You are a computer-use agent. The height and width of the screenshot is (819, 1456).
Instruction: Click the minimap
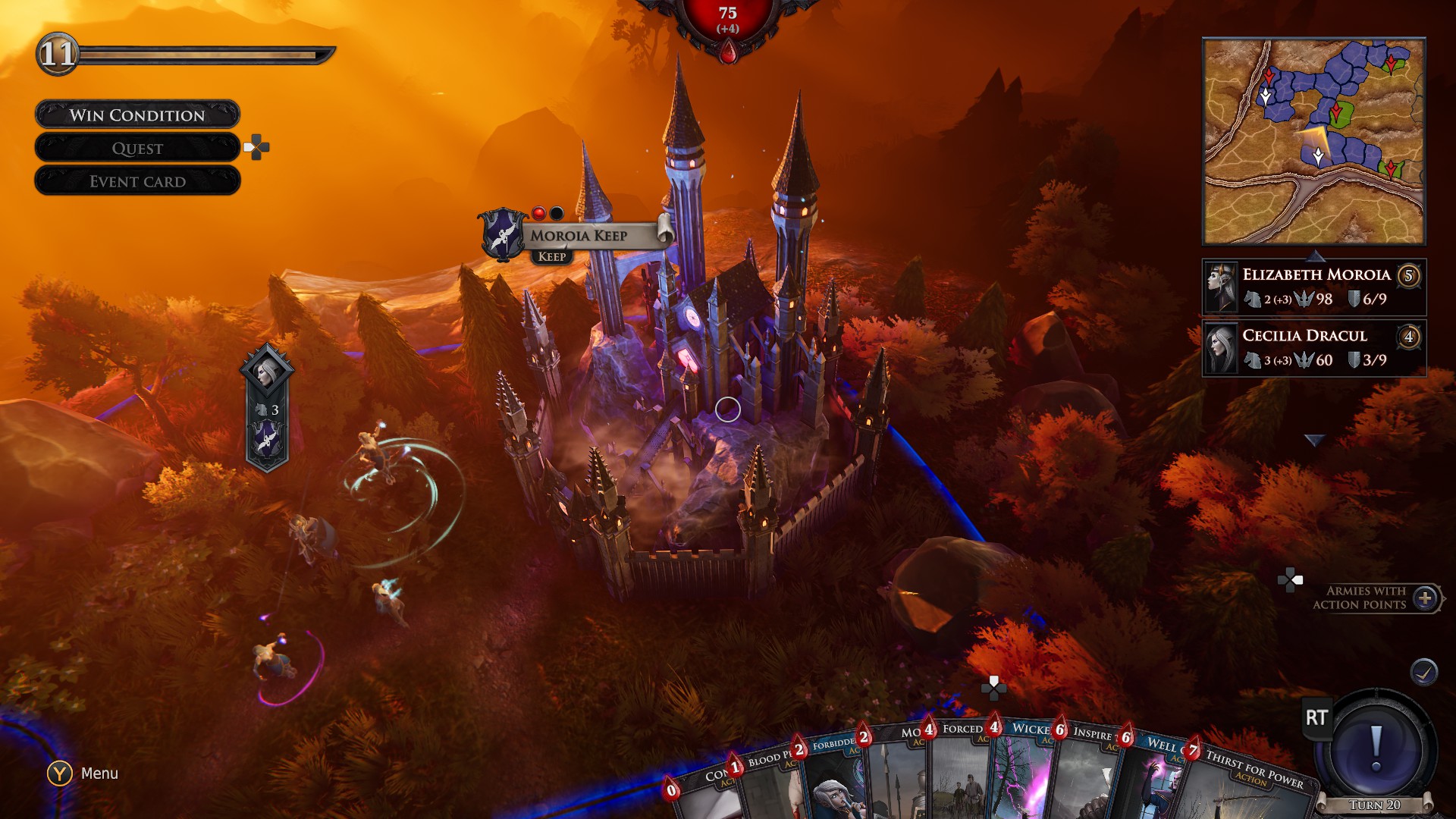pos(1313,142)
